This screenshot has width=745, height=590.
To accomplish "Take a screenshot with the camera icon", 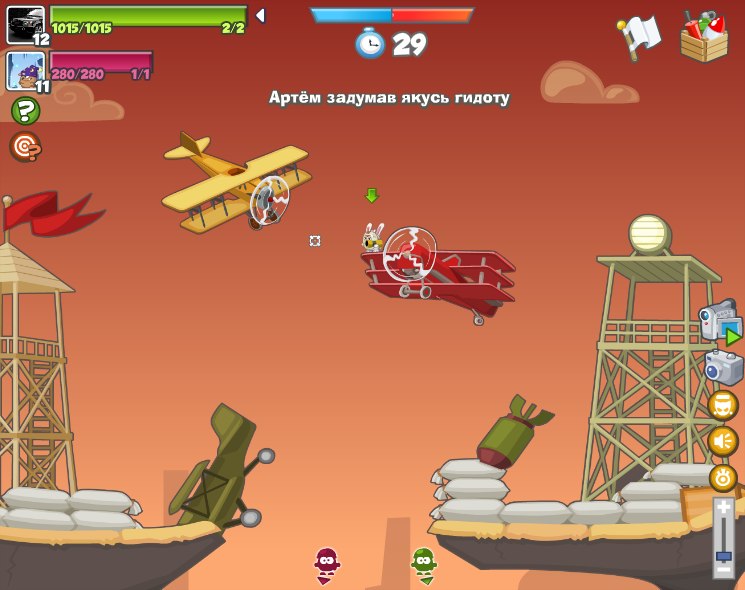I will click(722, 367).
